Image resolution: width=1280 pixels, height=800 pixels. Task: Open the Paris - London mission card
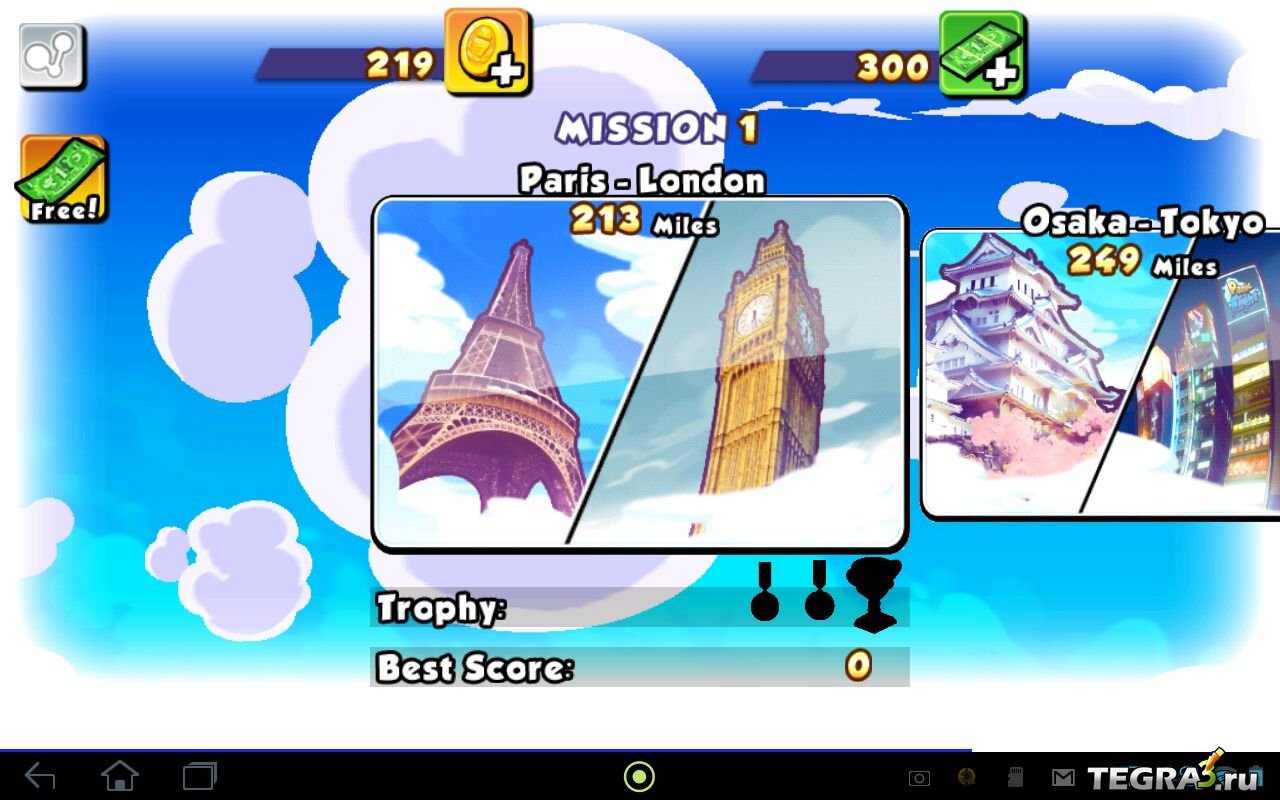pyautogui.click(x=639, y=373)
